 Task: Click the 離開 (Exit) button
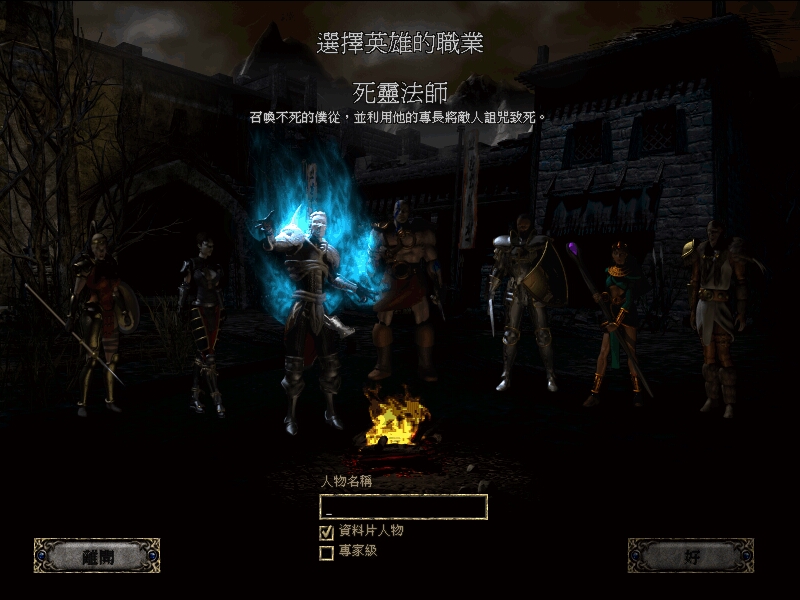click(x=97, y=556)
